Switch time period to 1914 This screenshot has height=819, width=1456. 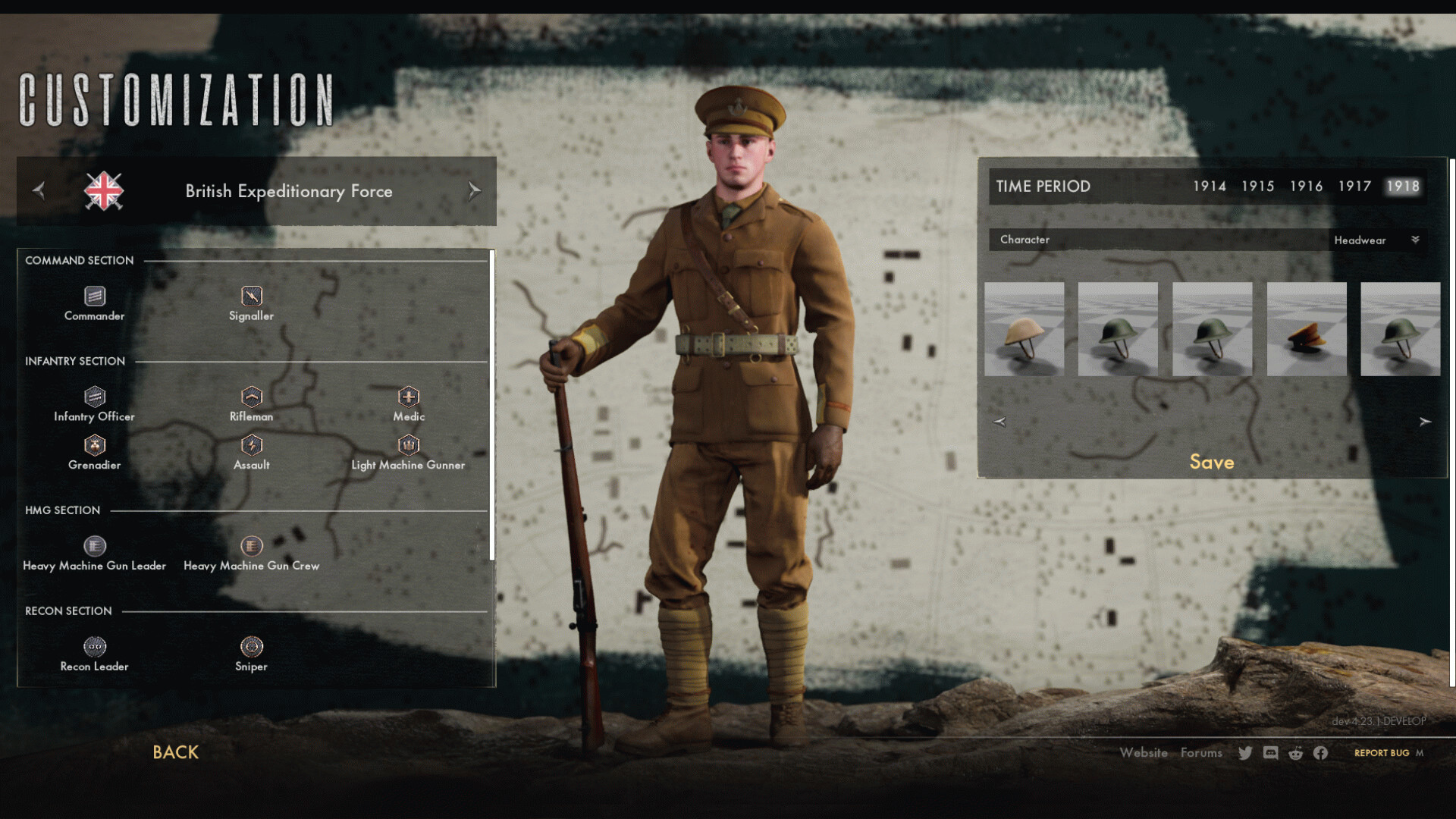(x=1209, y=187)
